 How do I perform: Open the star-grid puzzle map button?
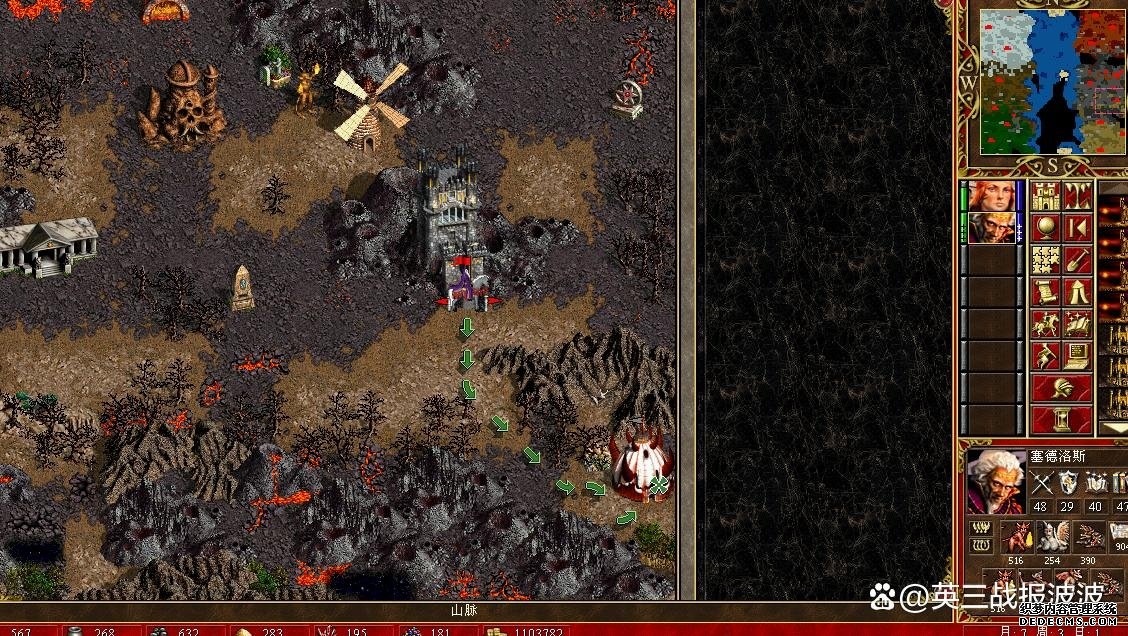click(1045, 260)
